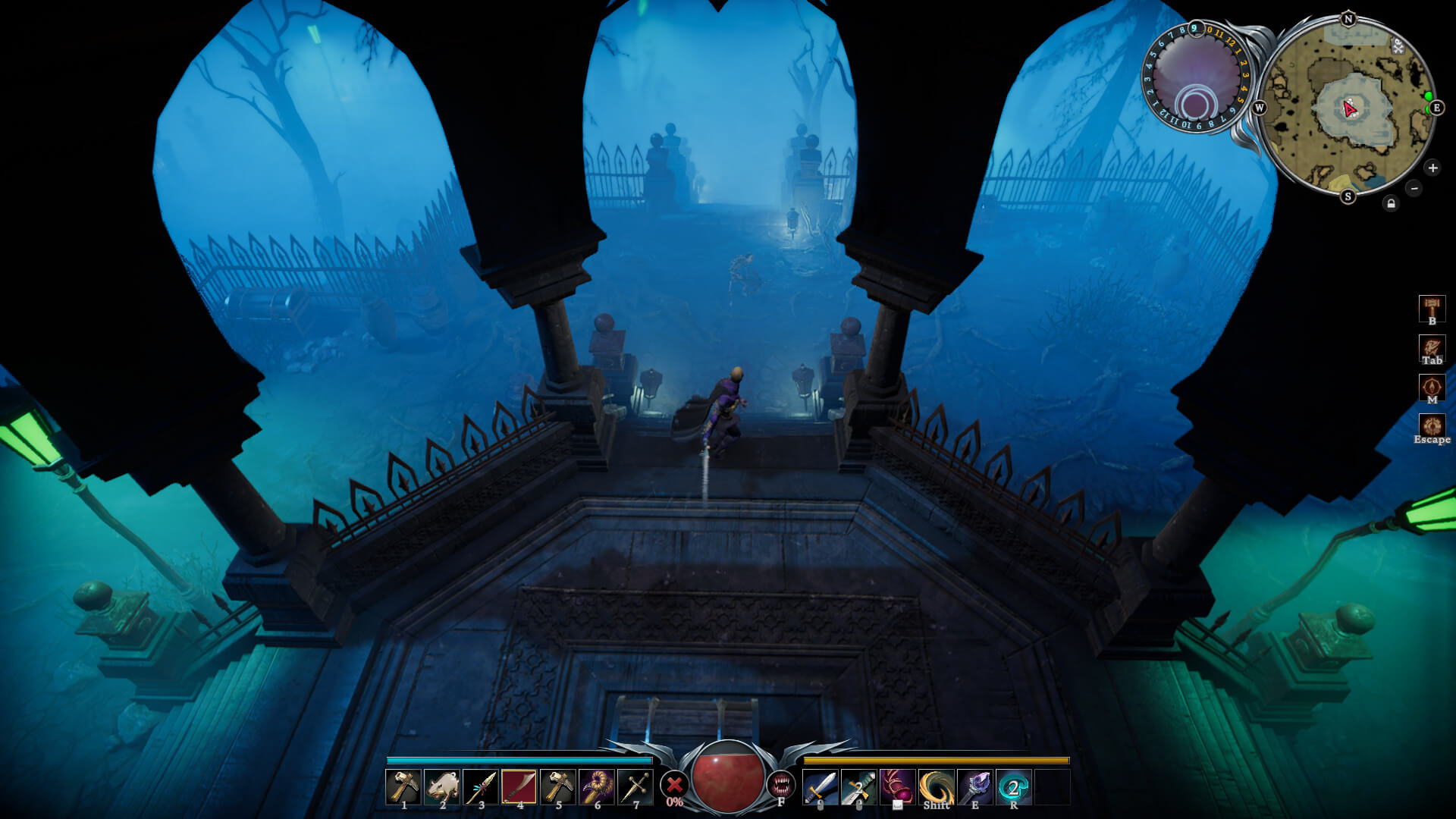Click the machete in hotbar slot 4
1456x819 pixels.
[x=520, y=783]
